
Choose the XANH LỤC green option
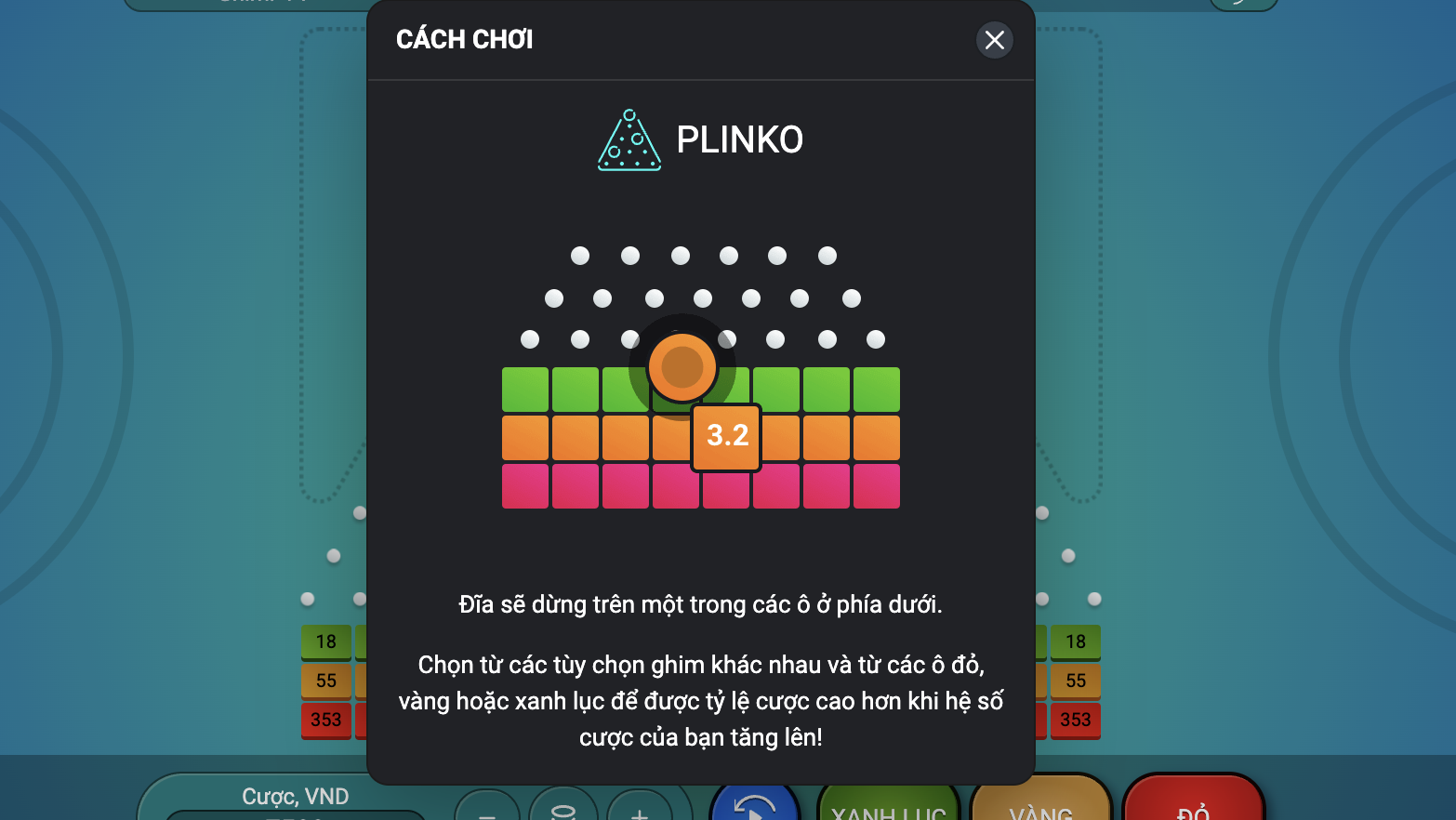point(888,809)
